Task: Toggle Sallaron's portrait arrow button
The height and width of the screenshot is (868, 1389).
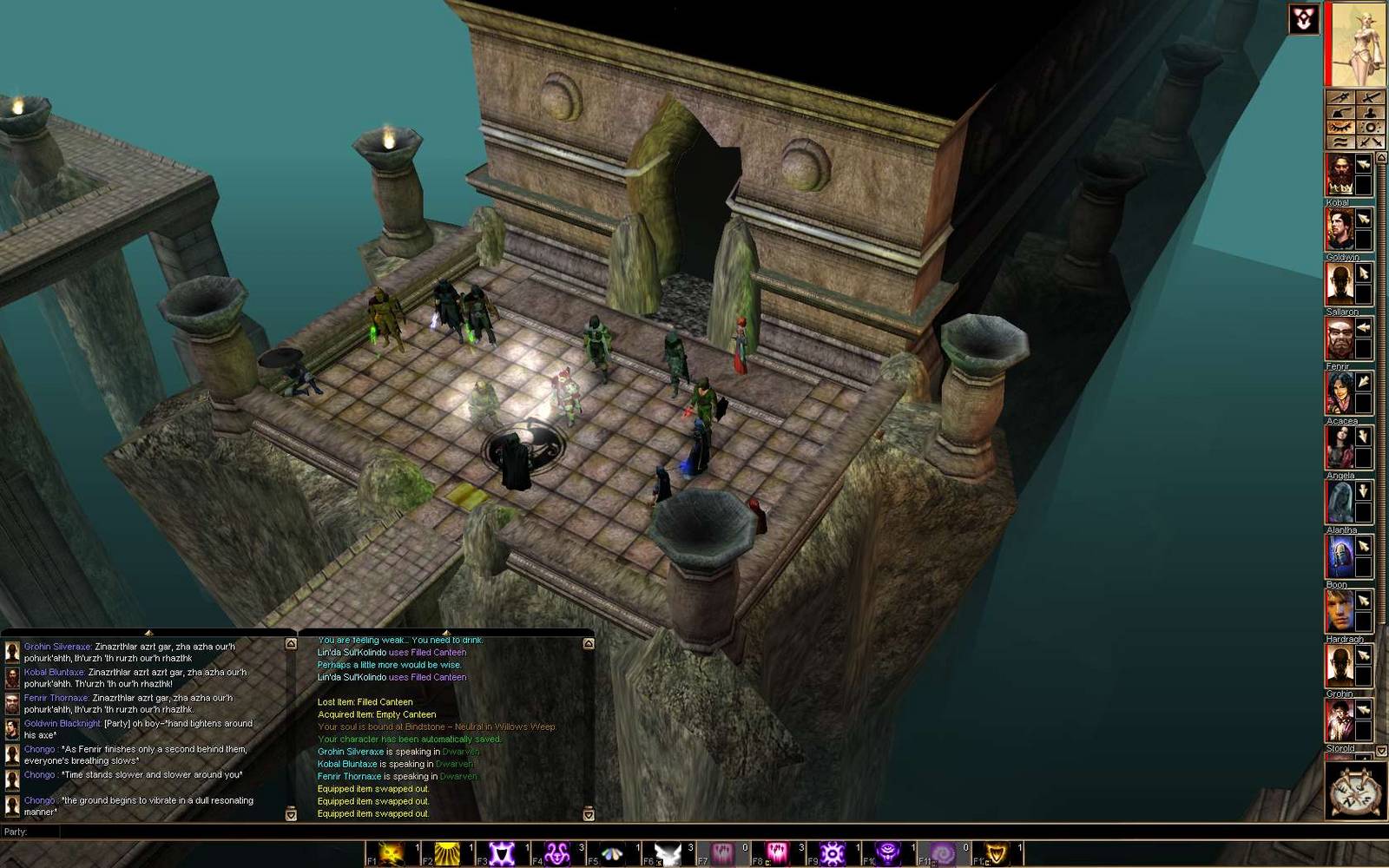Action: 1363,327
